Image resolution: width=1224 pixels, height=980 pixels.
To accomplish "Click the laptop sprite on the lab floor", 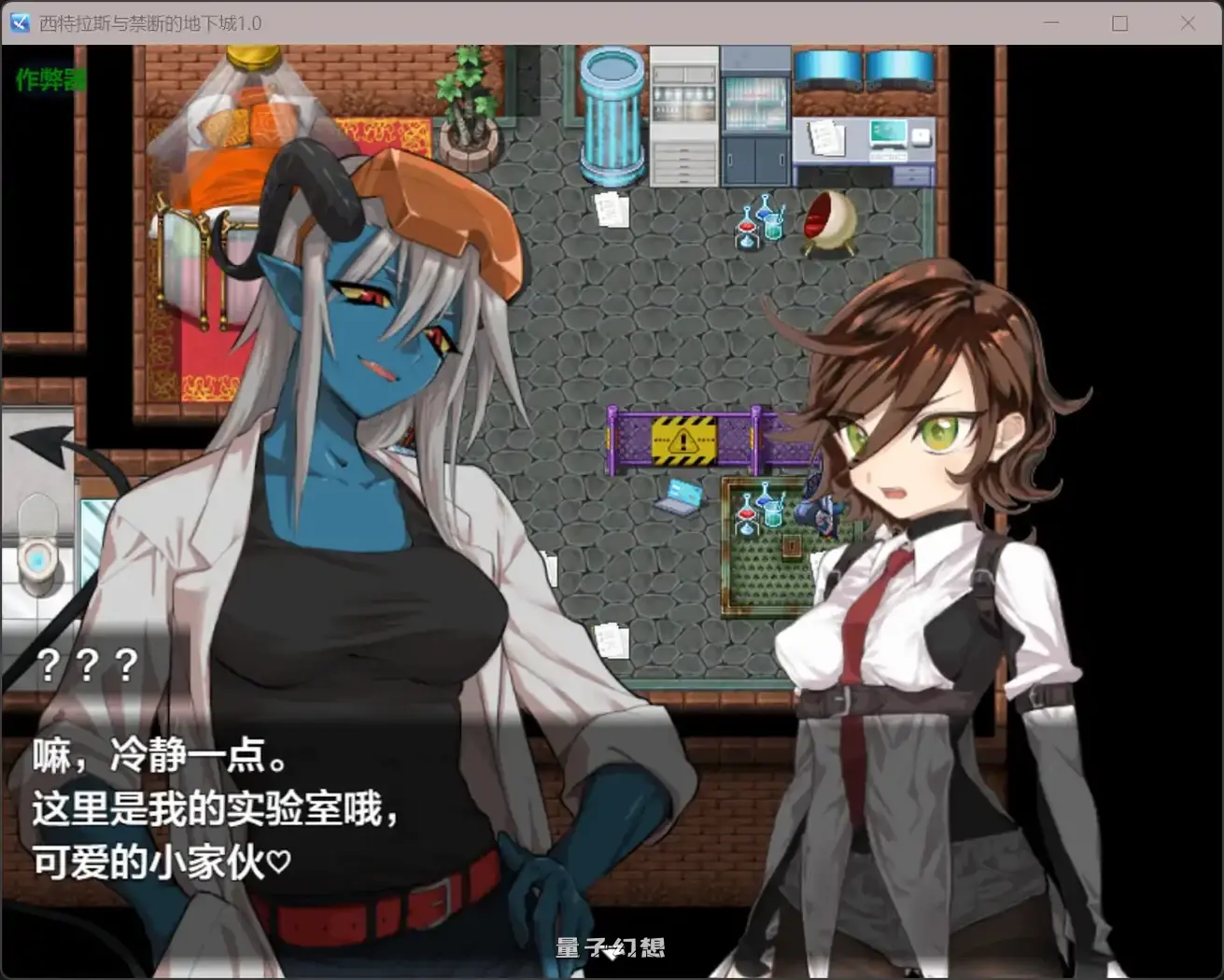I will (x=681, y=496).
